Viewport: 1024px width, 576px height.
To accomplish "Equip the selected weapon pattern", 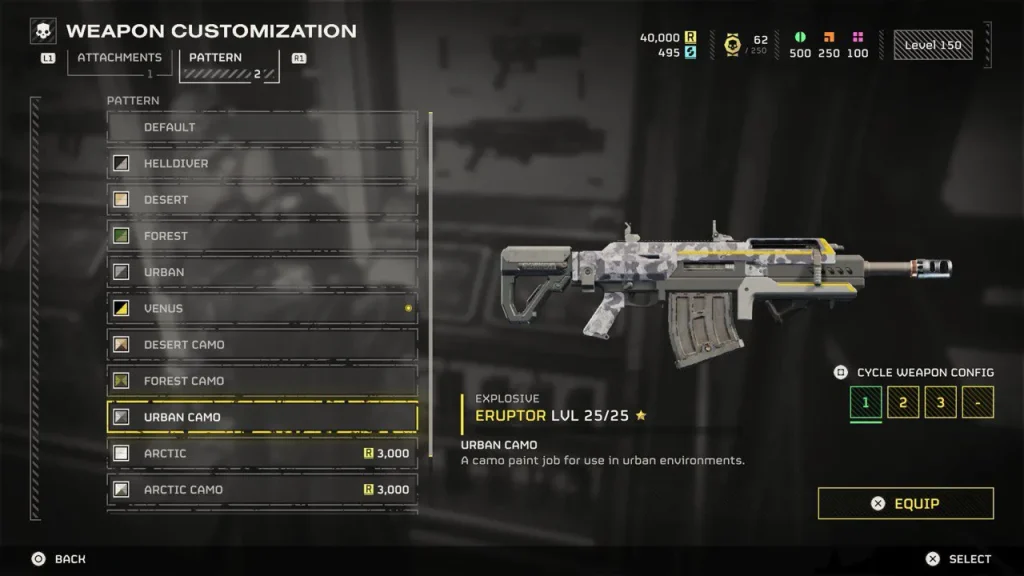I will 905,503.
